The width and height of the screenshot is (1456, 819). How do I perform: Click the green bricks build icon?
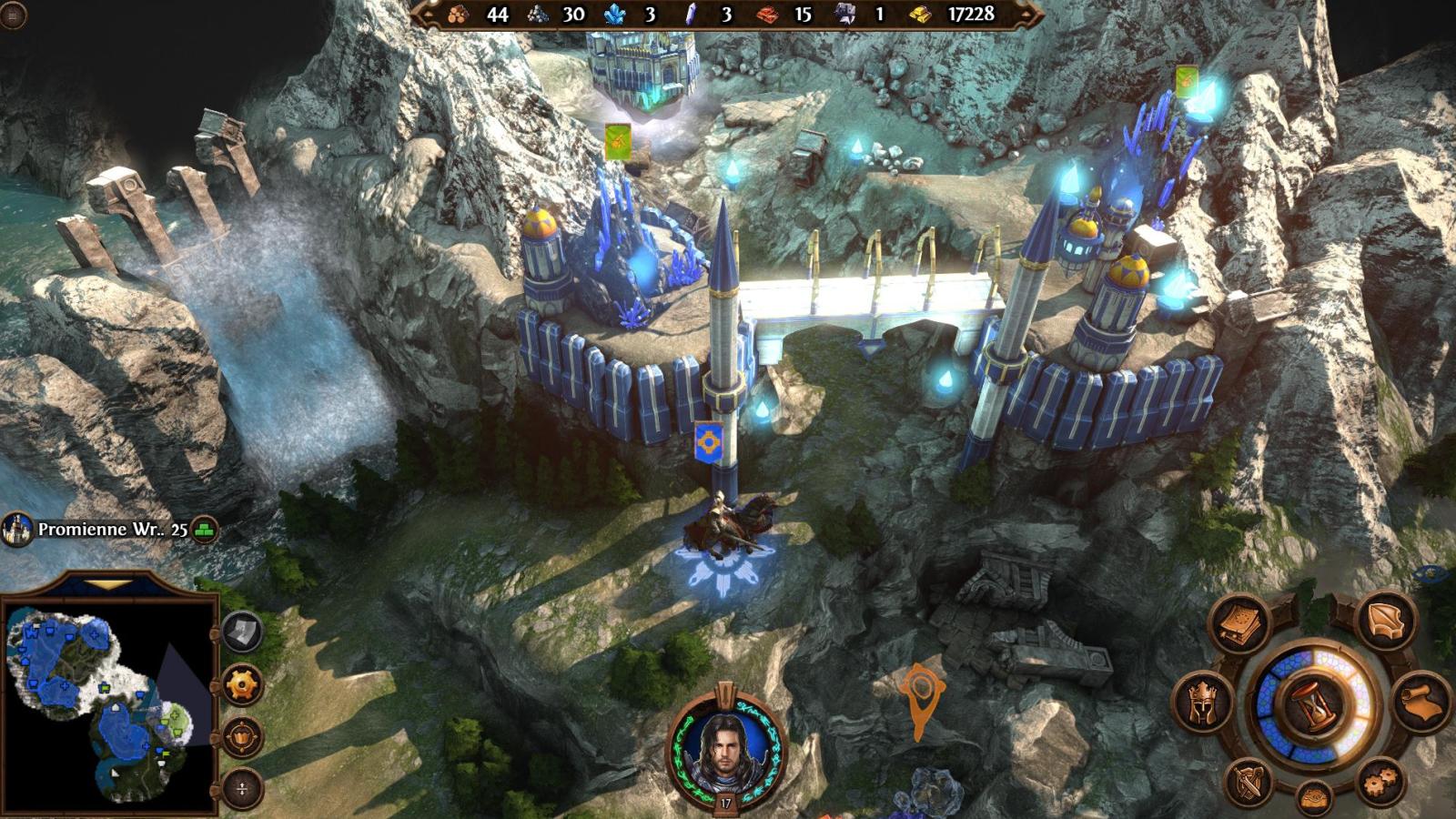click(x=205, y=530)
